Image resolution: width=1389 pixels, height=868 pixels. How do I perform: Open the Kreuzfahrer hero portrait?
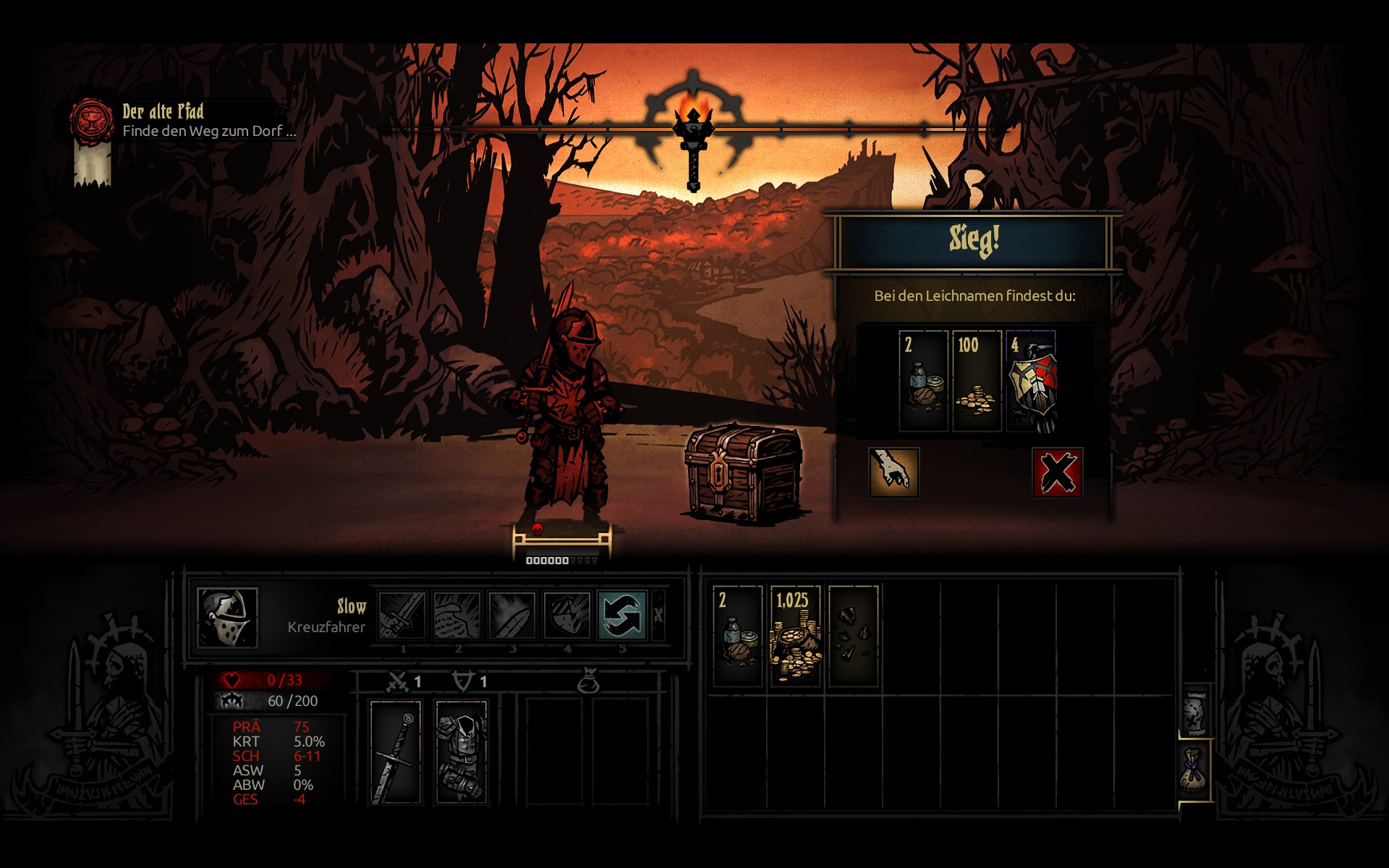click(227, 617)
